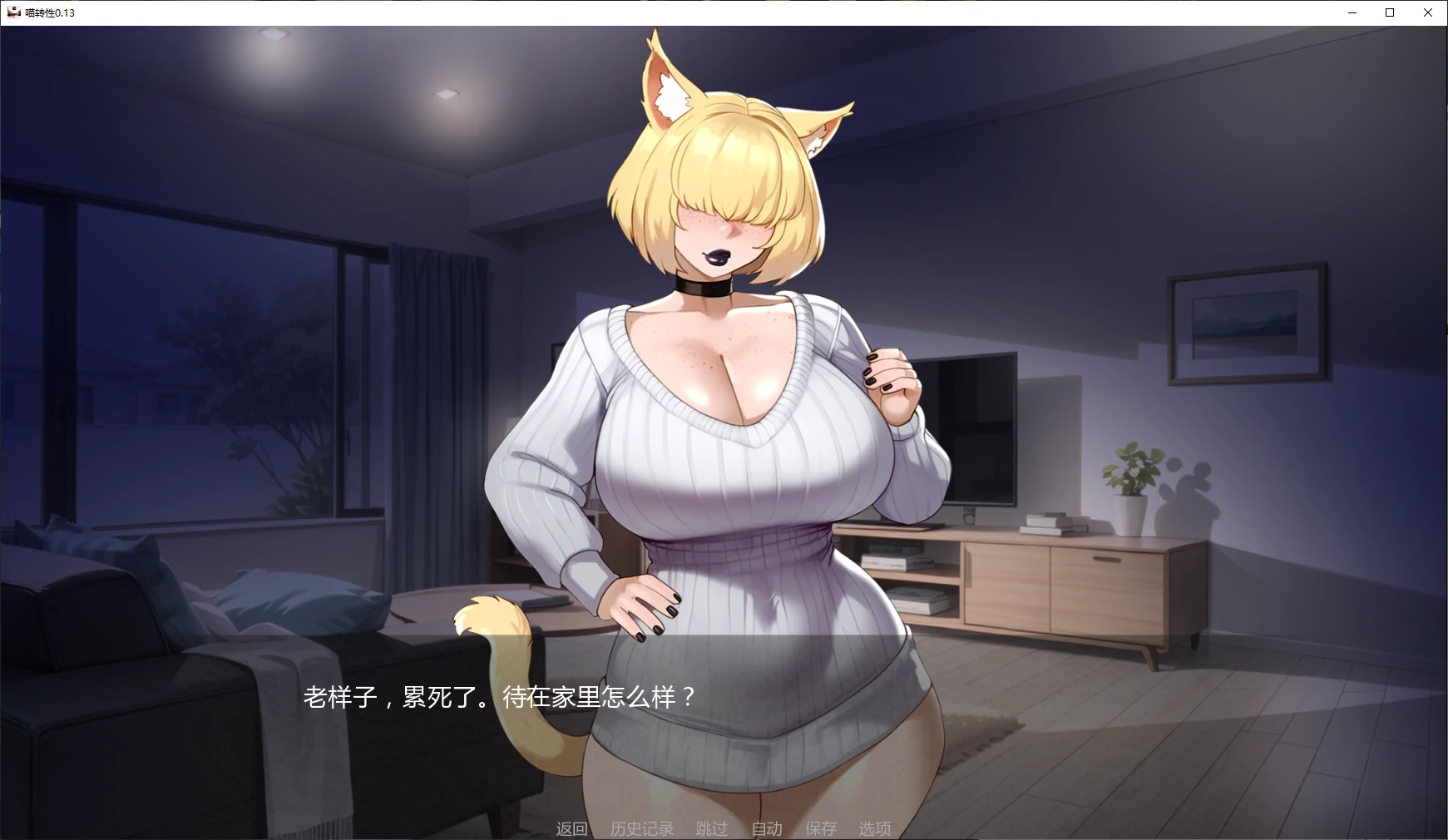Click the framed picture on the wall
Screen dimensions: 1448x840
1248,324
